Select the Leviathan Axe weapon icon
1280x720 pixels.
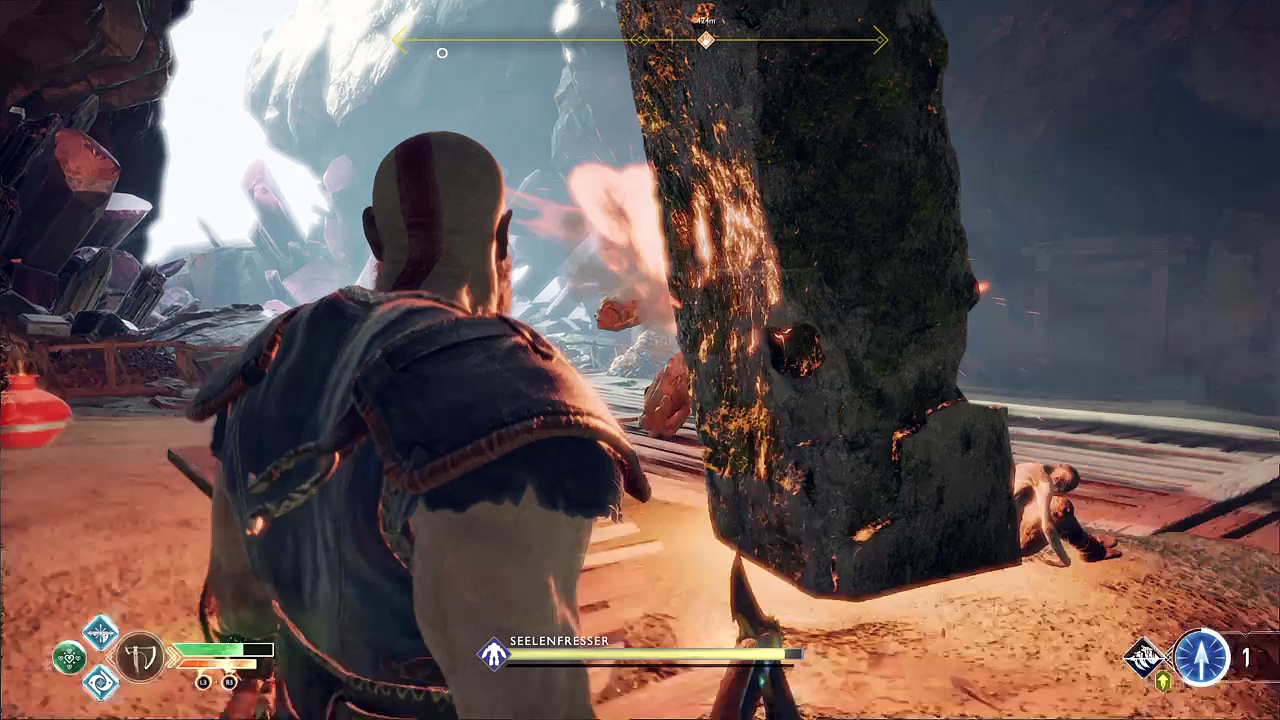coord(140,657)
